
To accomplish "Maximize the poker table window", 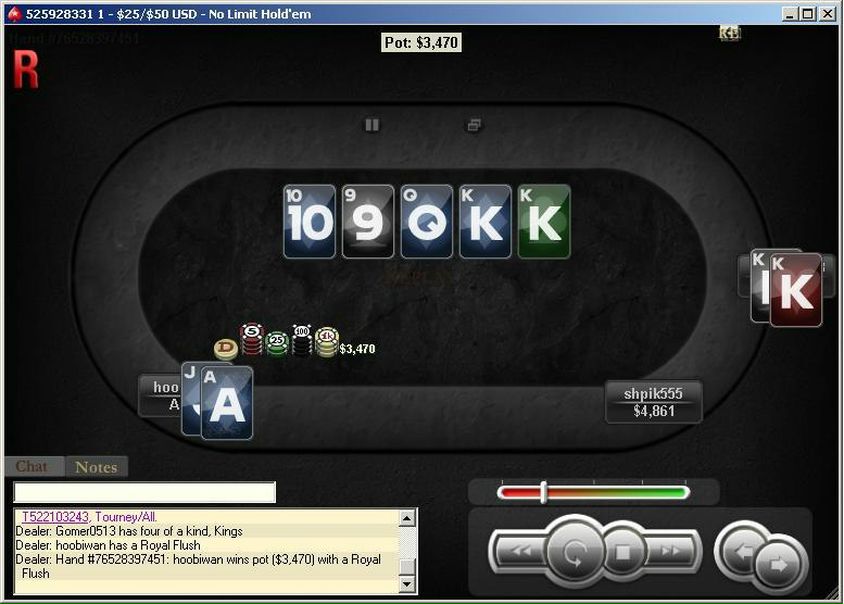I will tap(808, 14).
